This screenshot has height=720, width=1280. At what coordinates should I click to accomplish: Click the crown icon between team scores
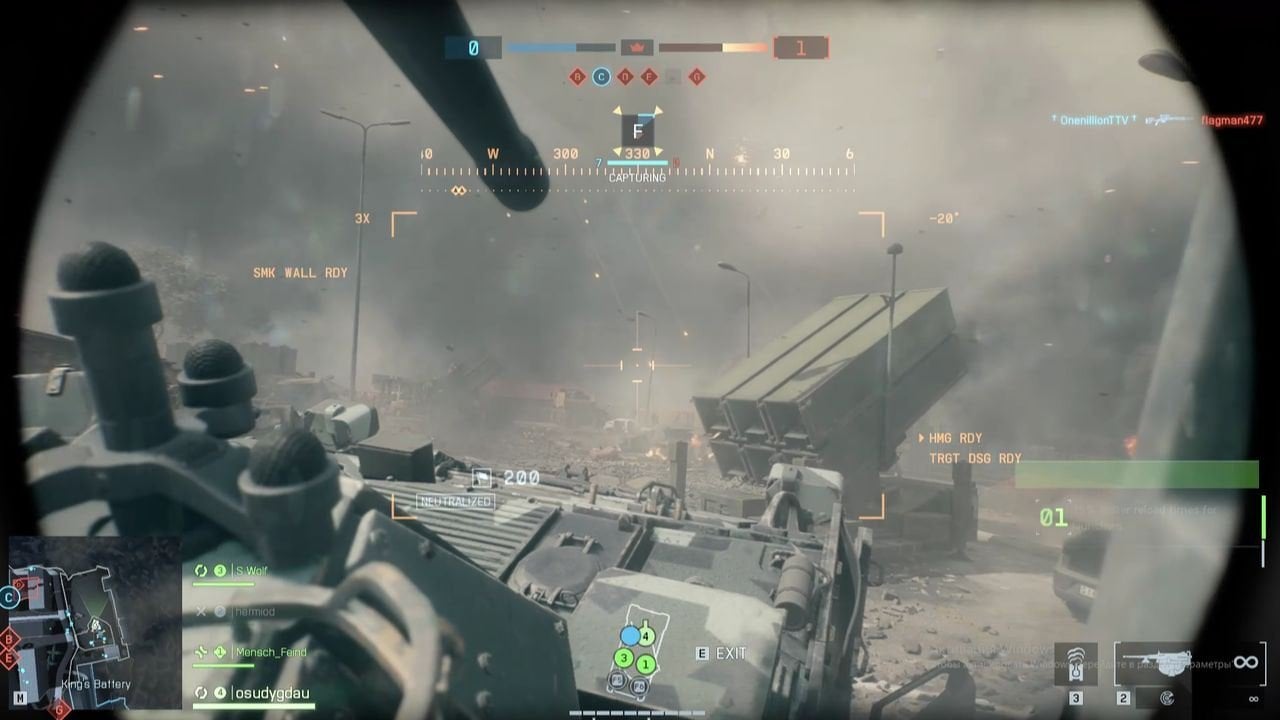637,47
